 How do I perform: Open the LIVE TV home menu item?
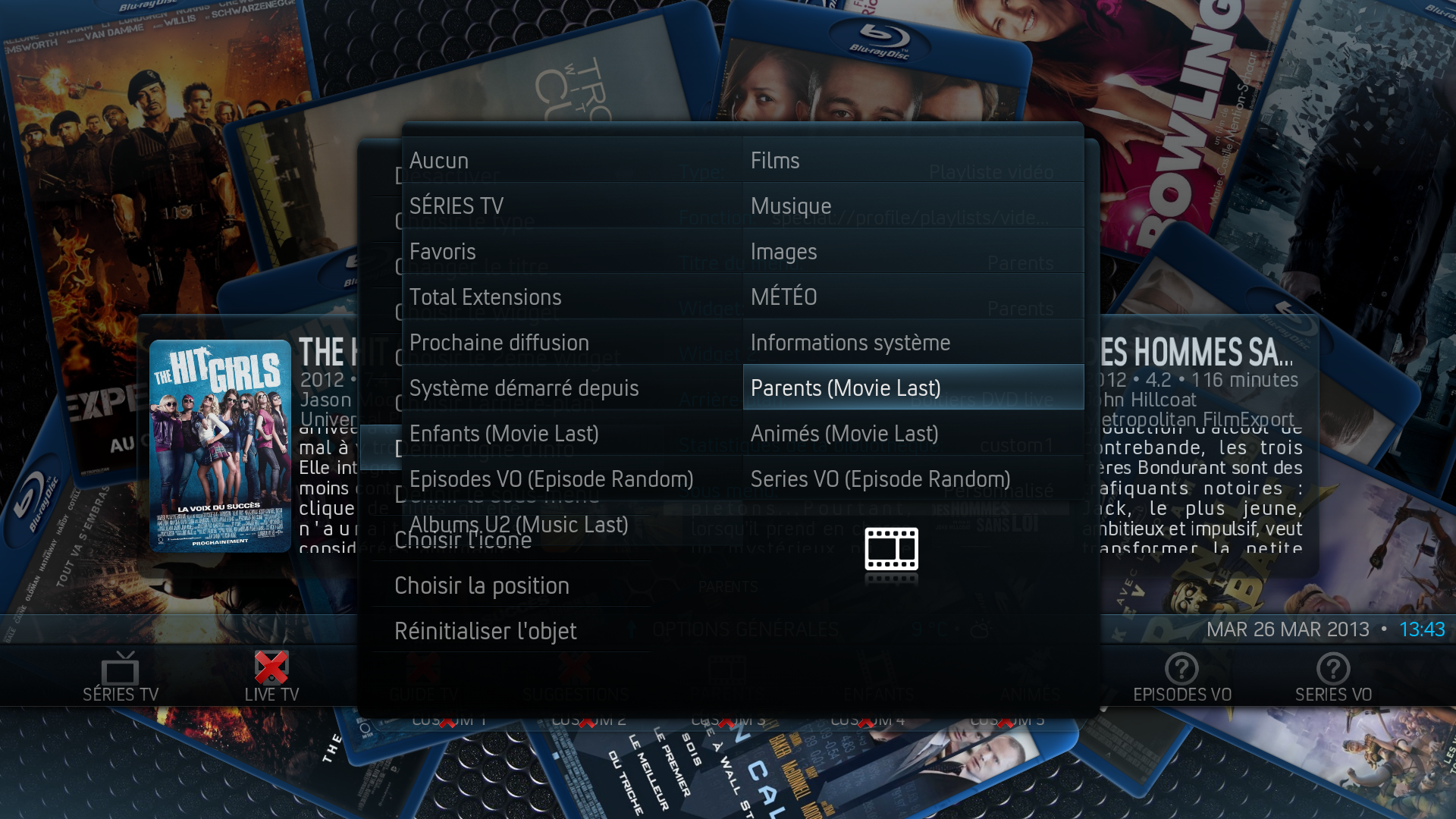point(271,677)
